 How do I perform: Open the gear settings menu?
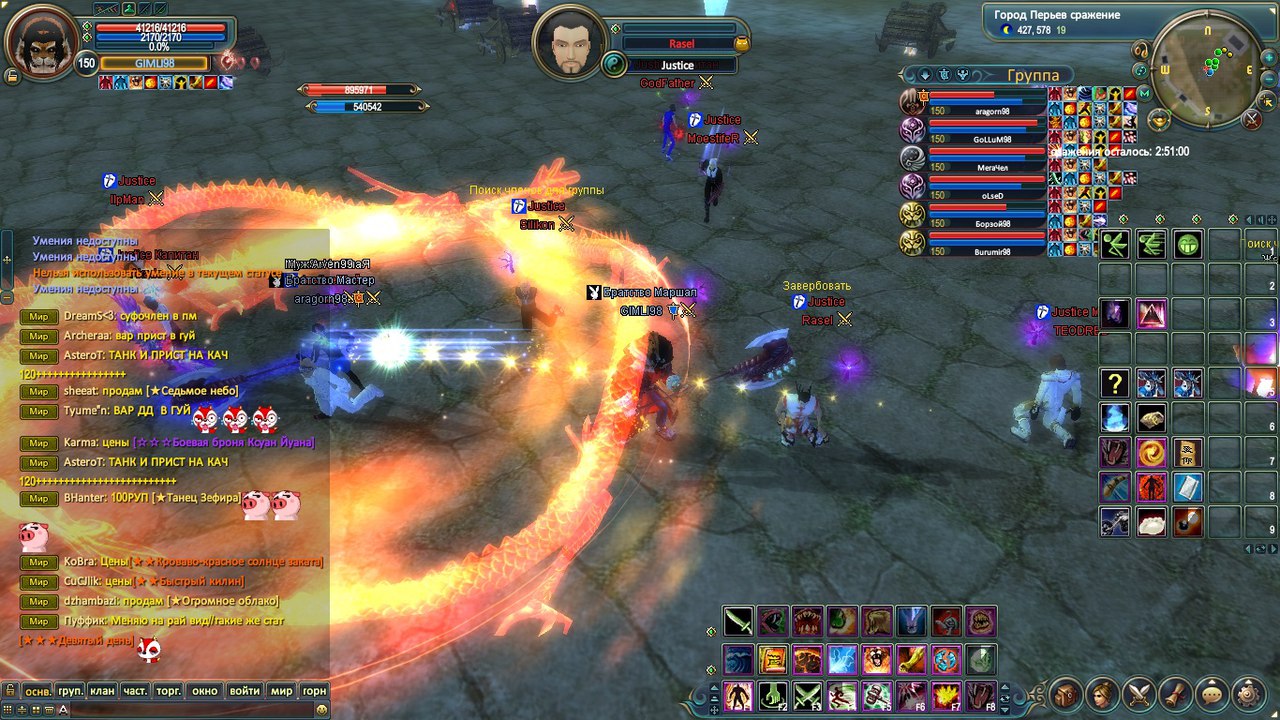[x=1249, y=692]
